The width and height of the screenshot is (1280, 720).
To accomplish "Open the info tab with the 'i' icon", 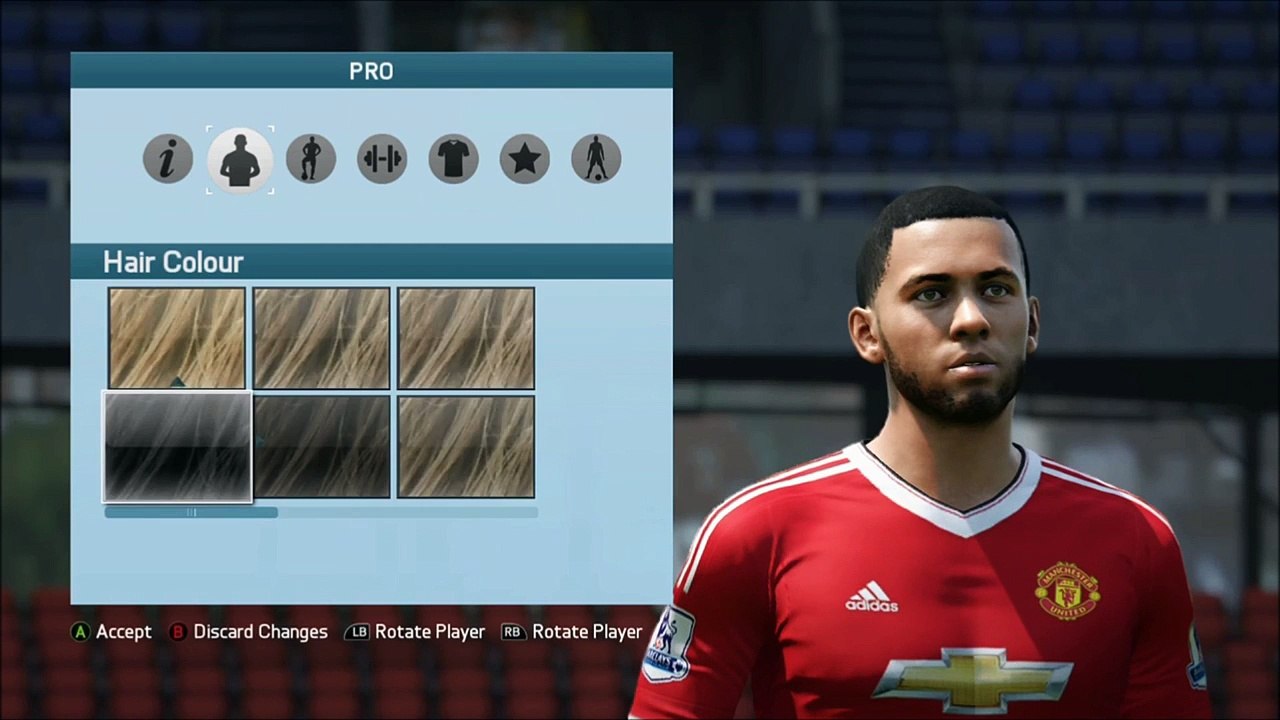I will (168, 159).
